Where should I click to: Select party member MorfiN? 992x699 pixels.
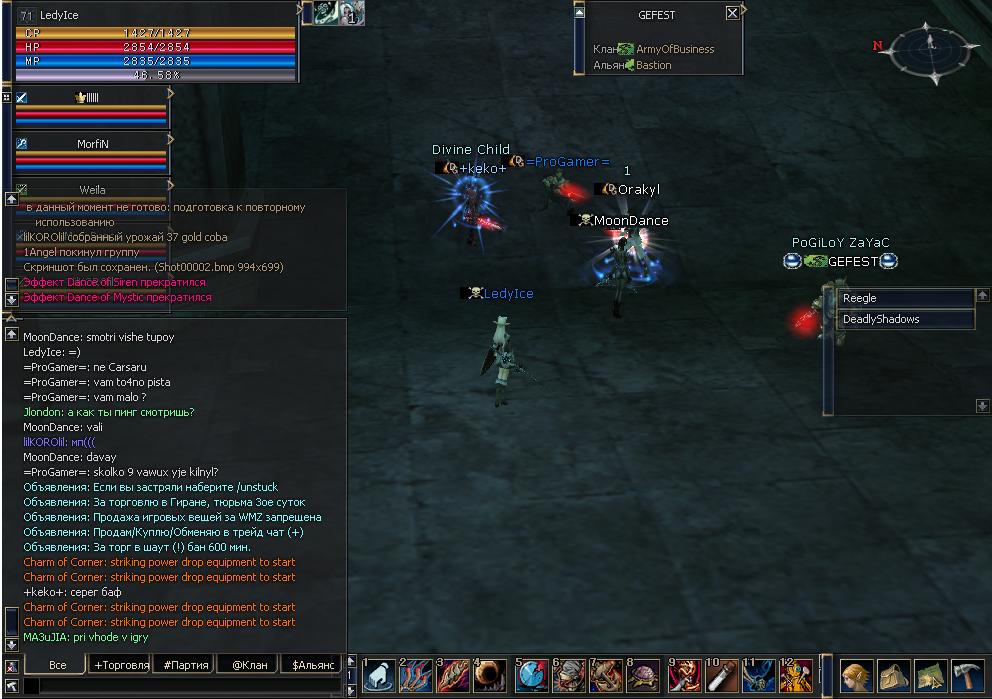tap(92, 144)
